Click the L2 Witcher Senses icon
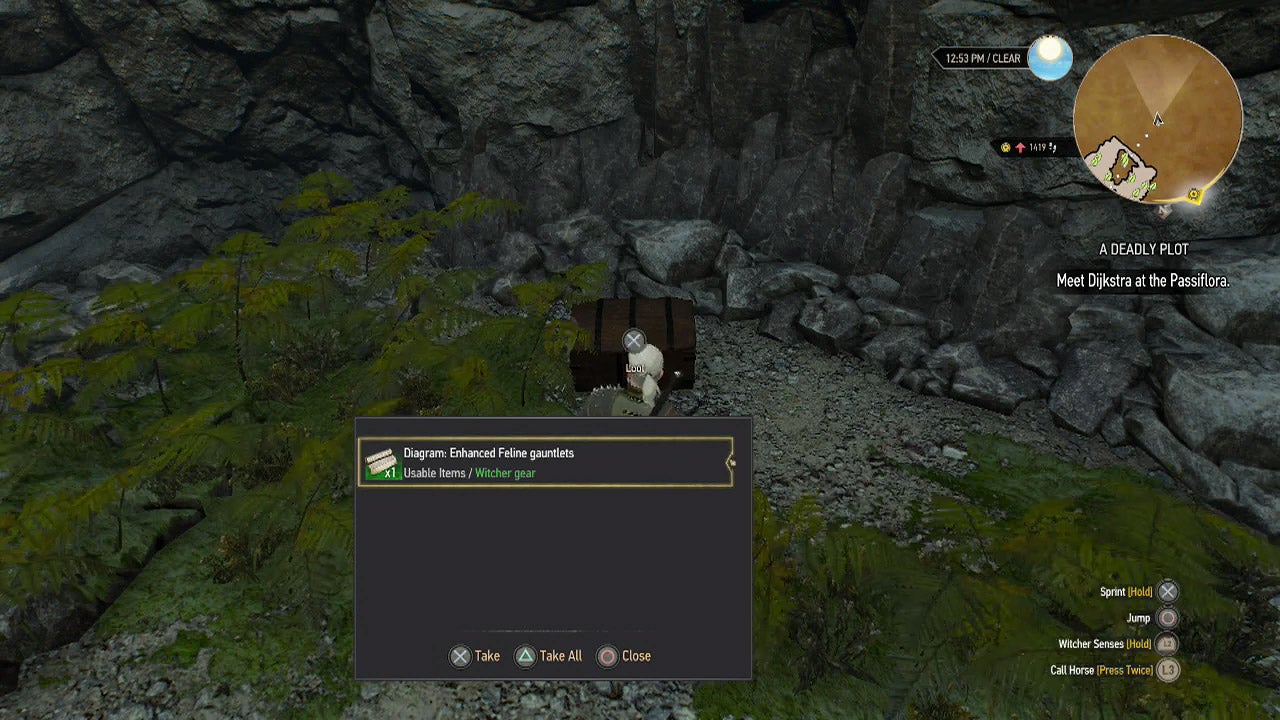Screen dimensions: 1280x720 [1165, 644]
